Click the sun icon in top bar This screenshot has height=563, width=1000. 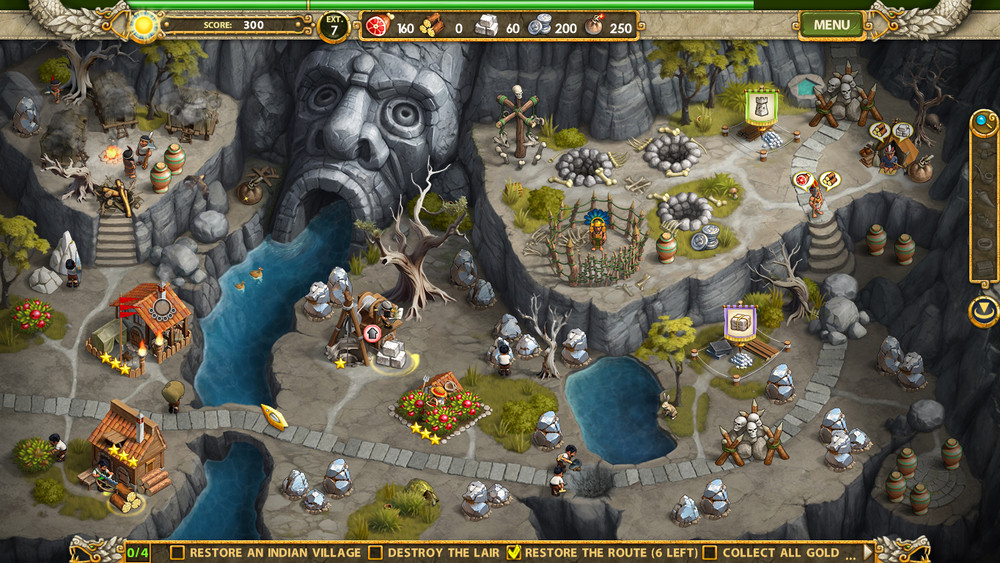tap(145, 24)
